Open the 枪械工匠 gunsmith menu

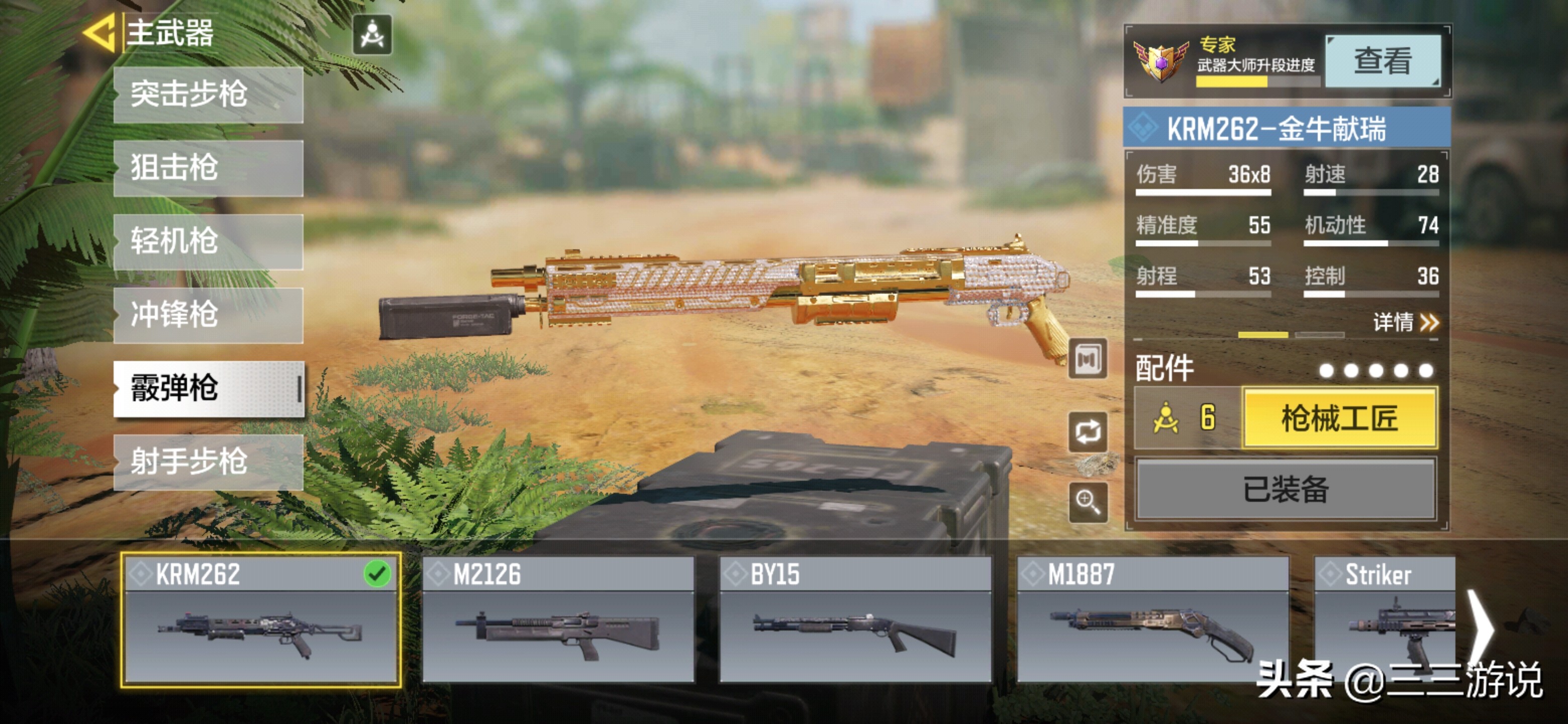pyautogui.click(x=1339, y=418)
